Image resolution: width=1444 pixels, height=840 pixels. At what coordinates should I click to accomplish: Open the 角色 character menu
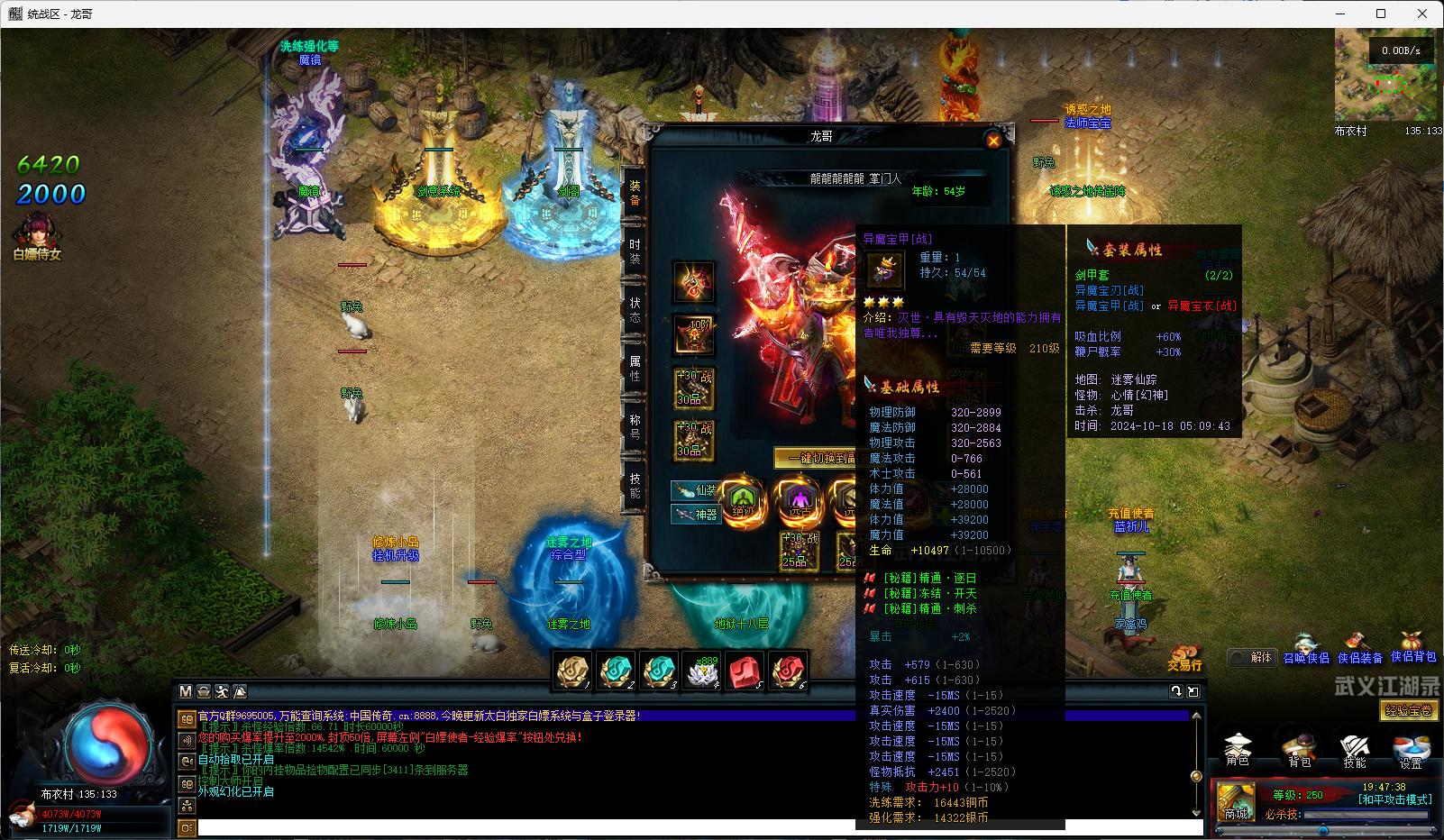coord(1238,750)
